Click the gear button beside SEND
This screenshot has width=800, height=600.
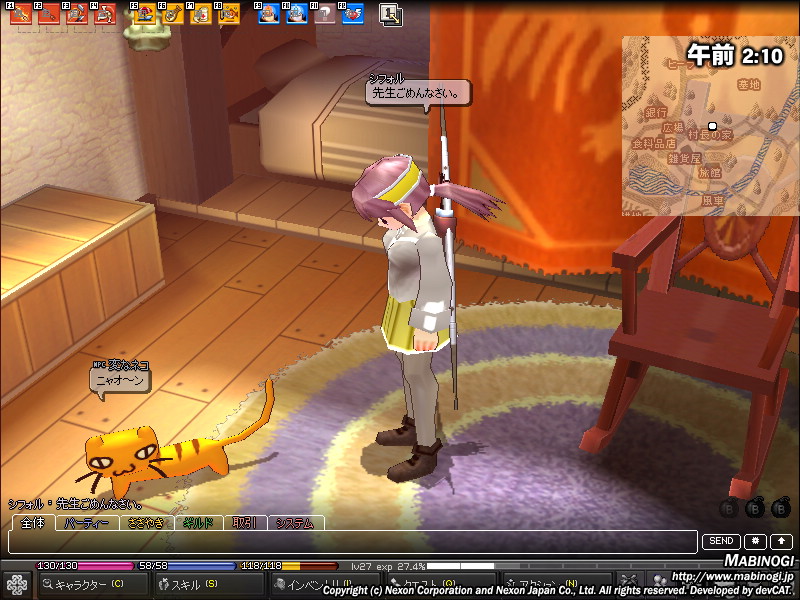(x=755, y=541)
